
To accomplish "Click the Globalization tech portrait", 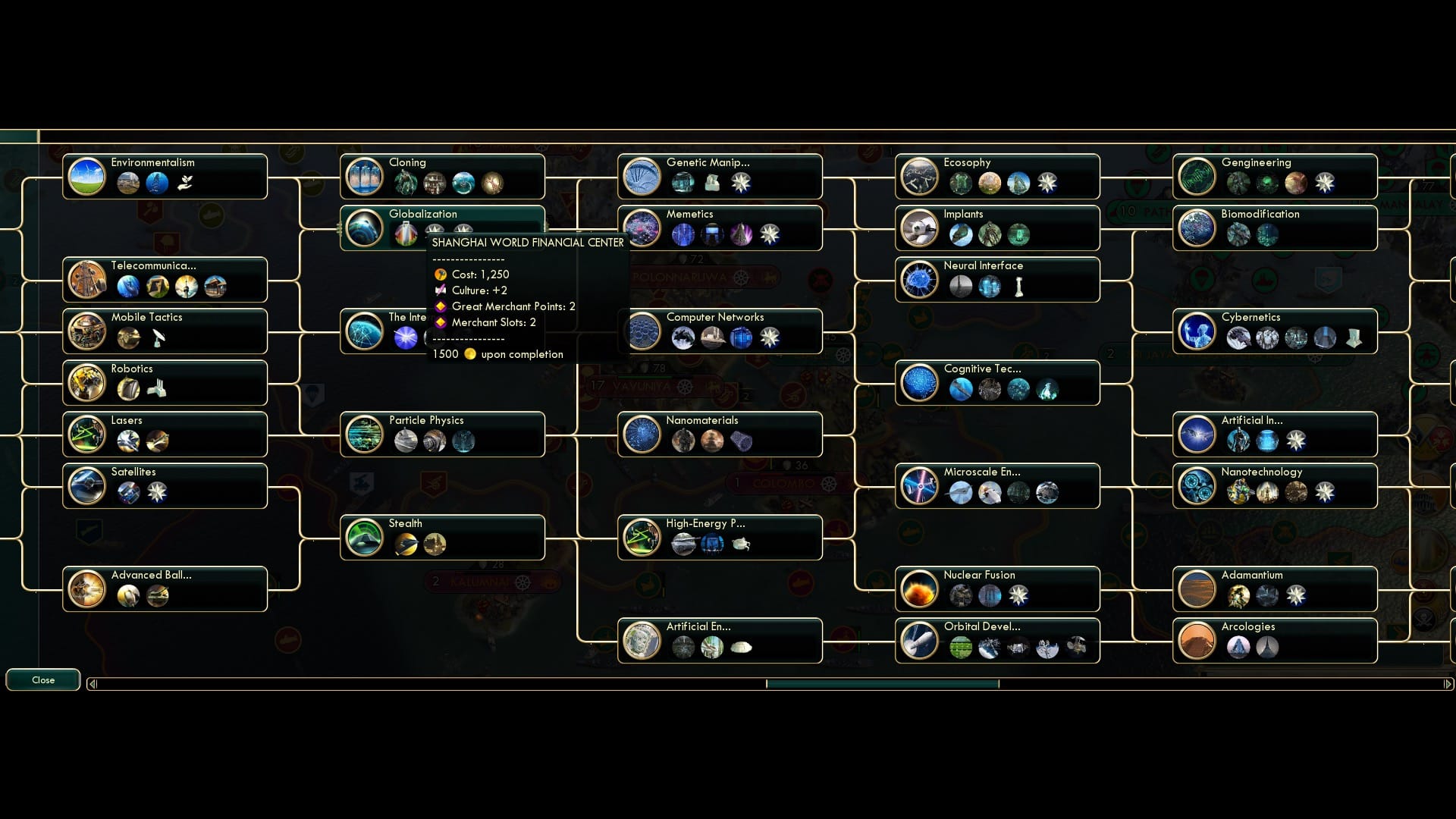I will click(365, 228).
